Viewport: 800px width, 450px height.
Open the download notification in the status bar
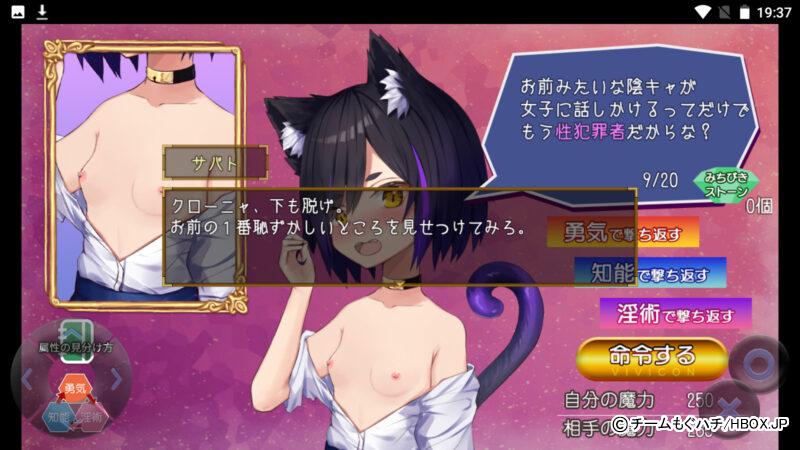42,11
